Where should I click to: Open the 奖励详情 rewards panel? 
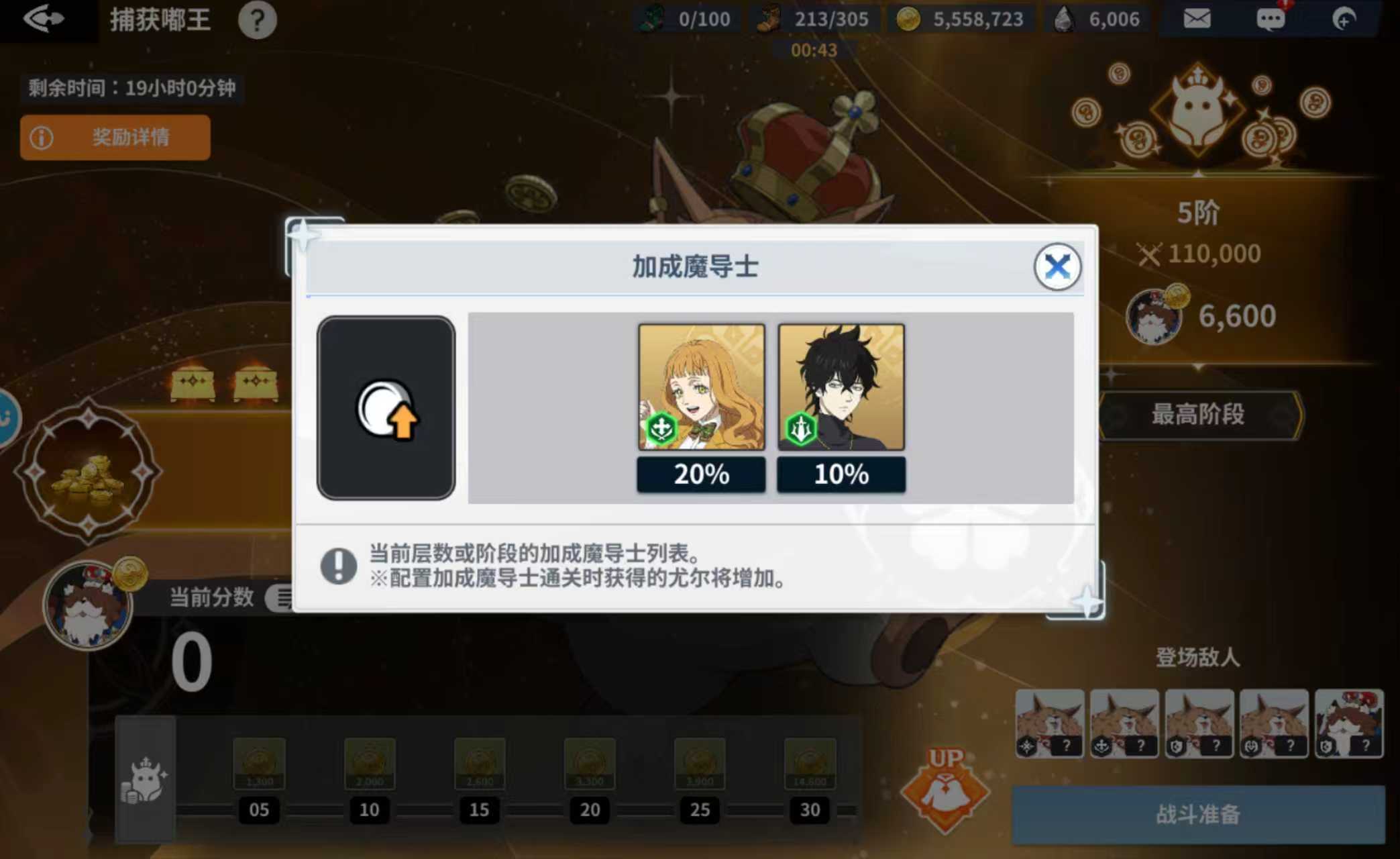pyautogui.click(x=114, y=137)
